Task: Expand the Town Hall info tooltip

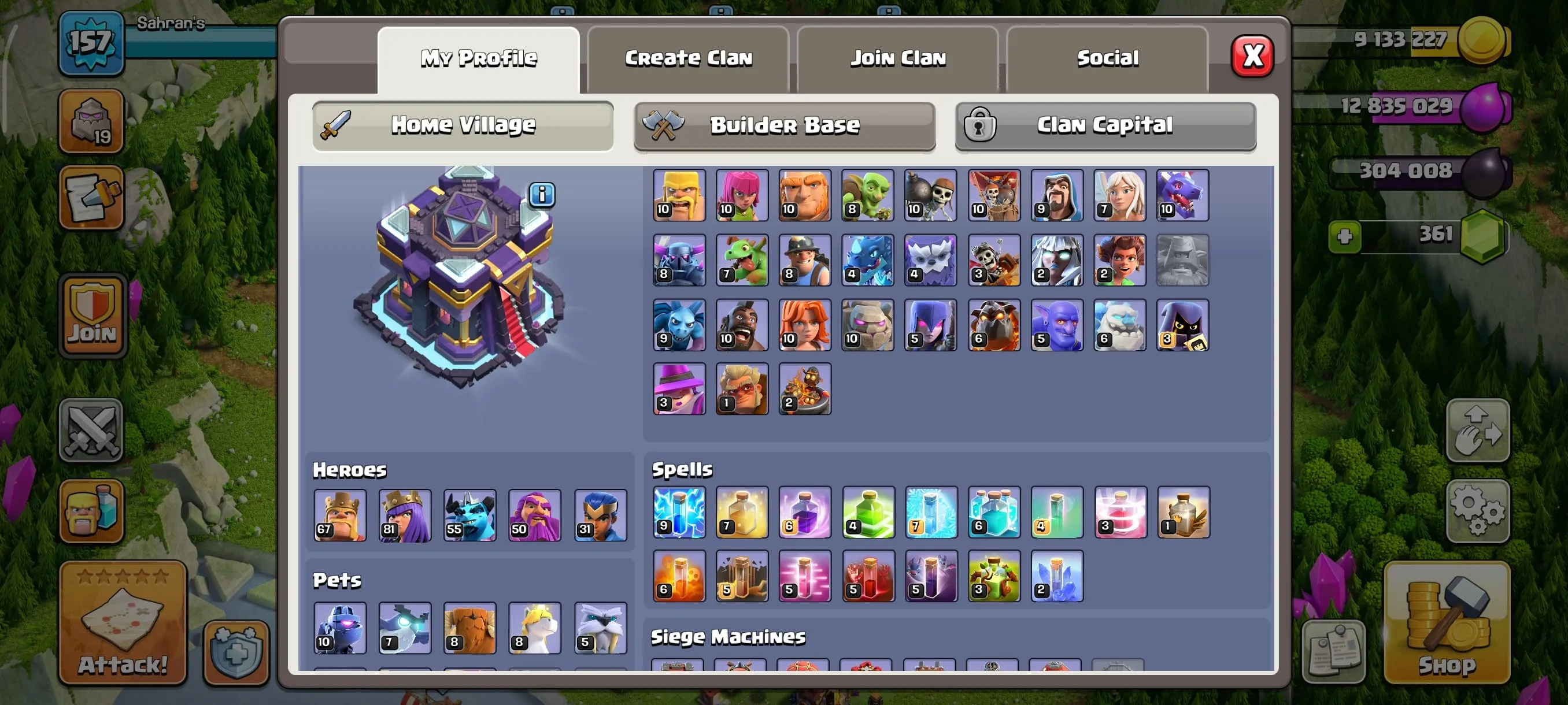Action: coord(541,195)
